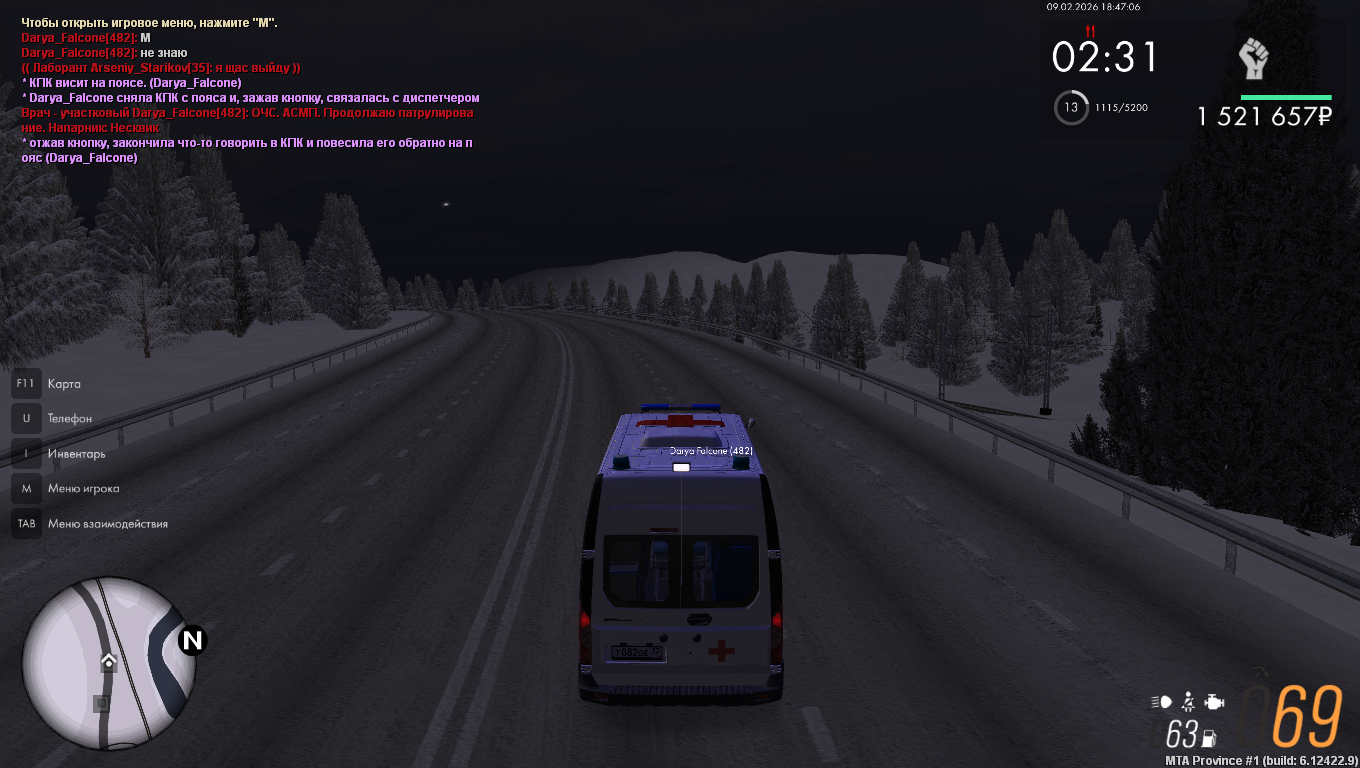Open the level 13 progress ring
The width and height of the screenshot is (1360, 768).
1071,107
